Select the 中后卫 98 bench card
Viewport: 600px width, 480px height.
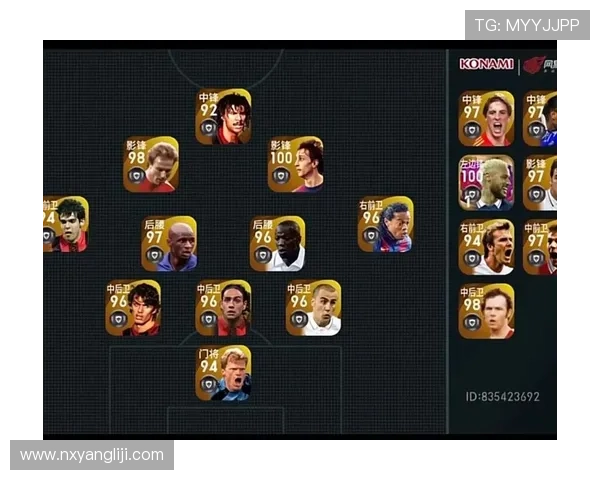pos(486,311)
